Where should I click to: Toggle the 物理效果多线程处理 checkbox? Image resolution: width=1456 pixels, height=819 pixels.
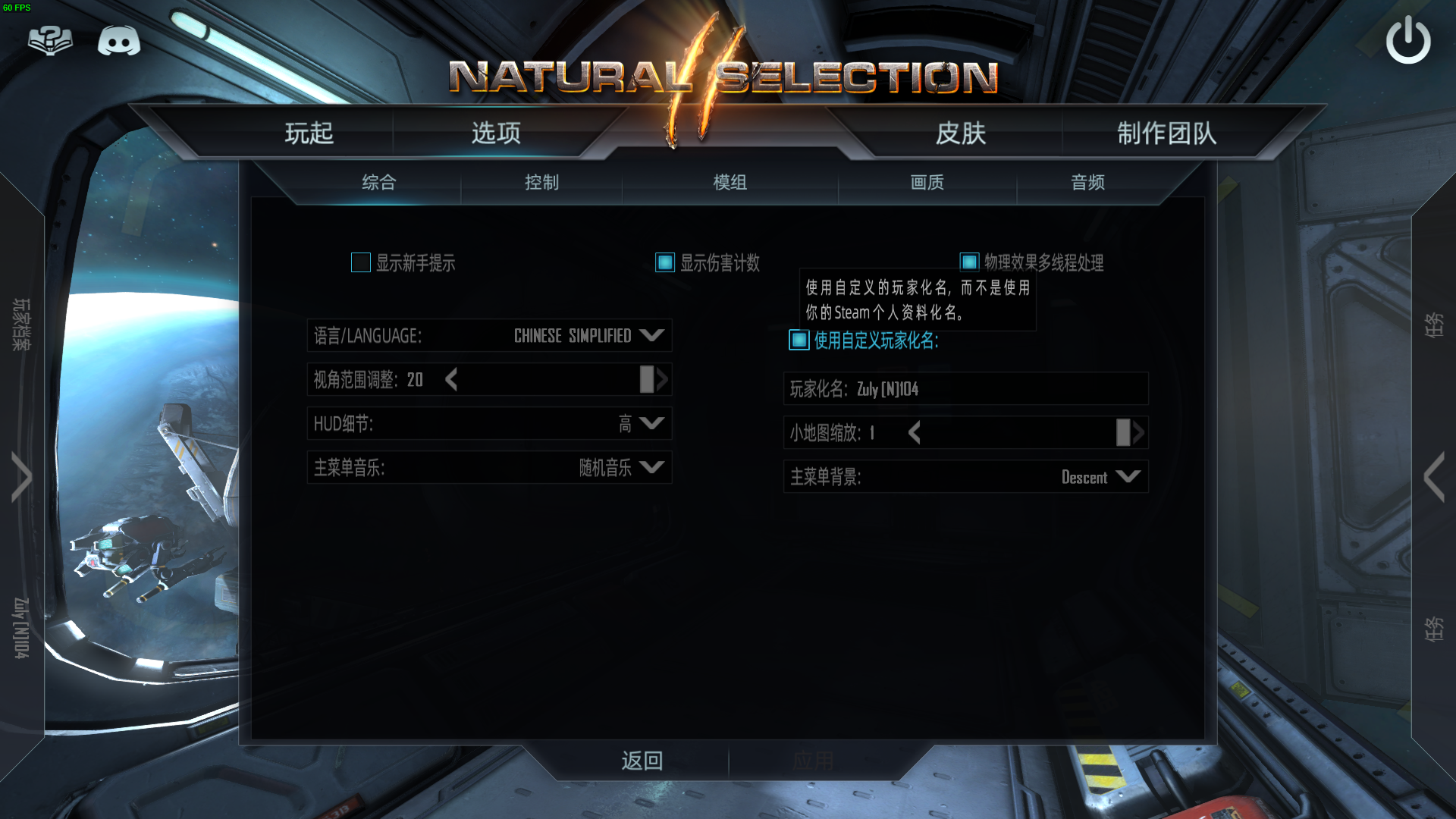click(x=969, y=262)
